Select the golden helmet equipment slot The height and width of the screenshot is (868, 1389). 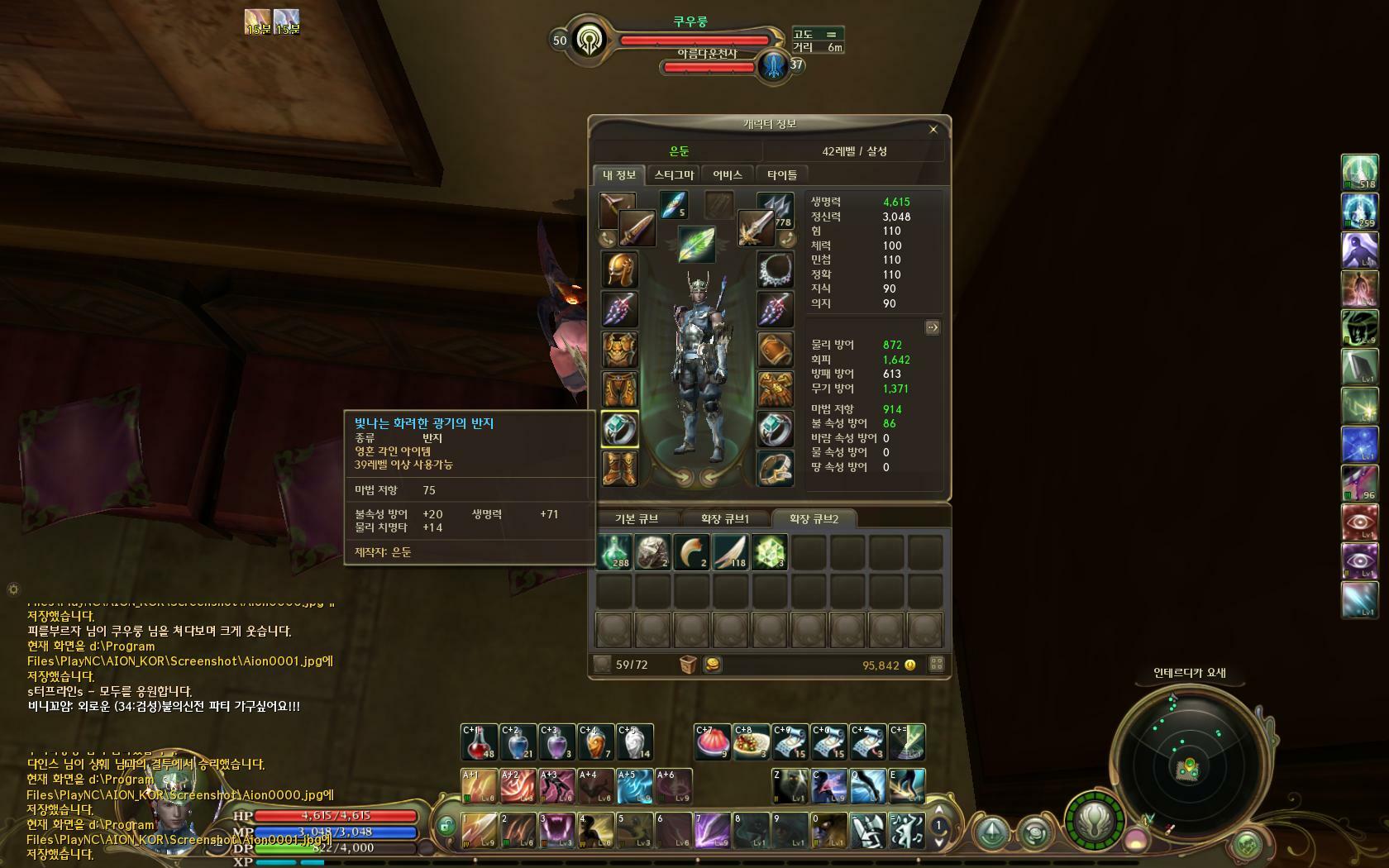point(620,269)
